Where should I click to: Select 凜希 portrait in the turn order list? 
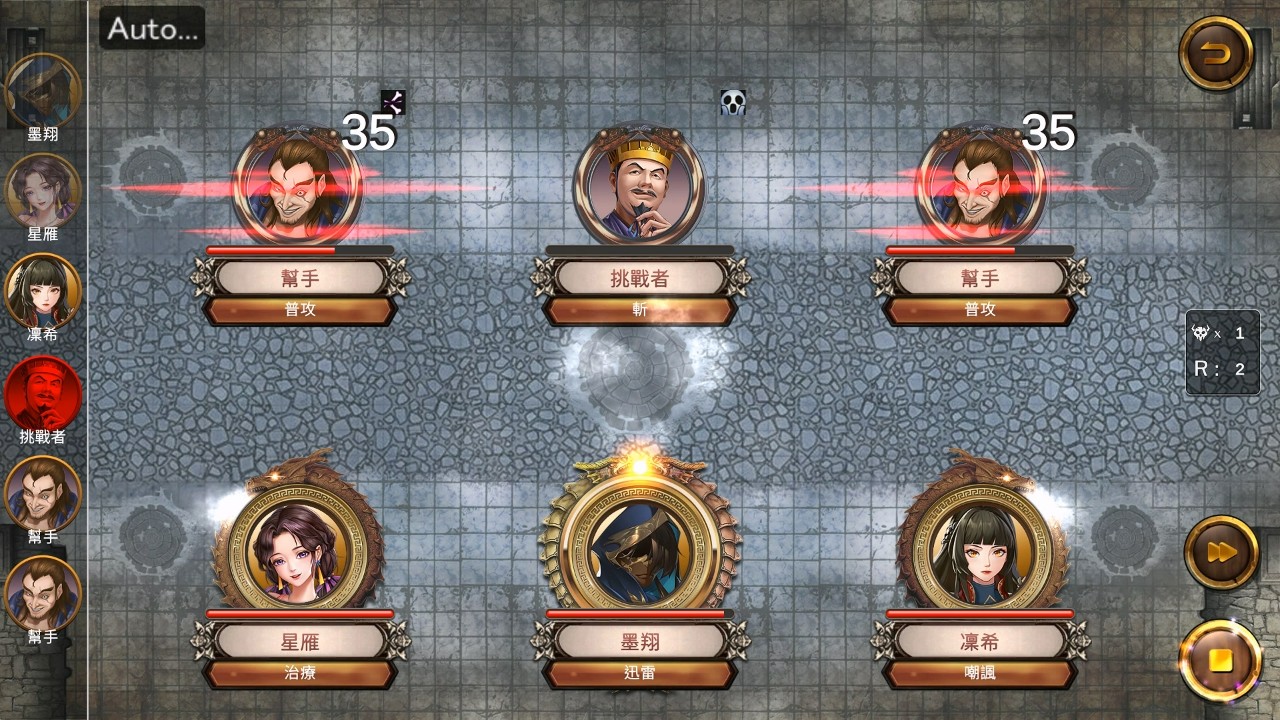tap(43, 291)
